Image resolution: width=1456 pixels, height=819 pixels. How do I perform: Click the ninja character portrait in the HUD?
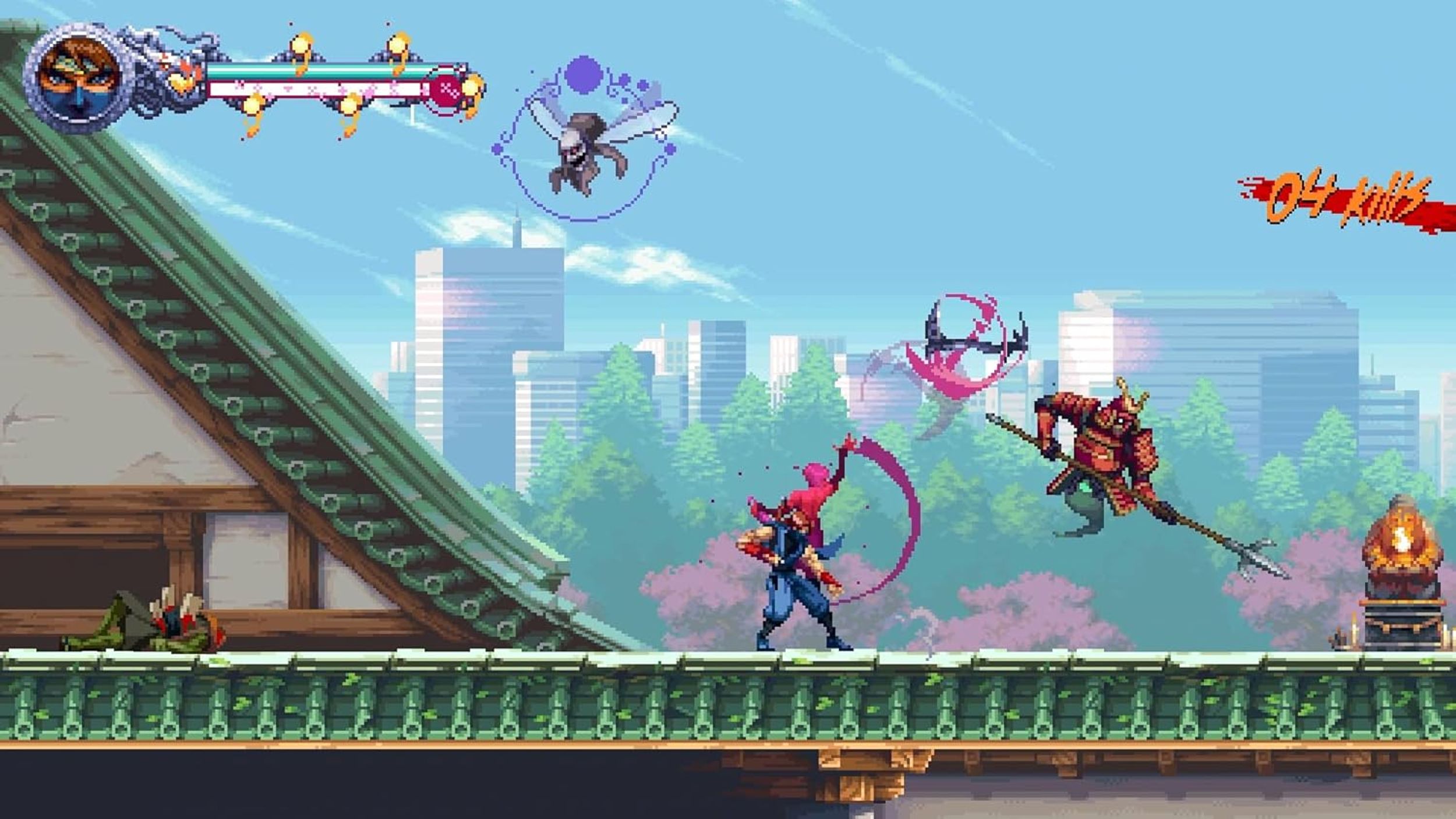click(79, 70)
